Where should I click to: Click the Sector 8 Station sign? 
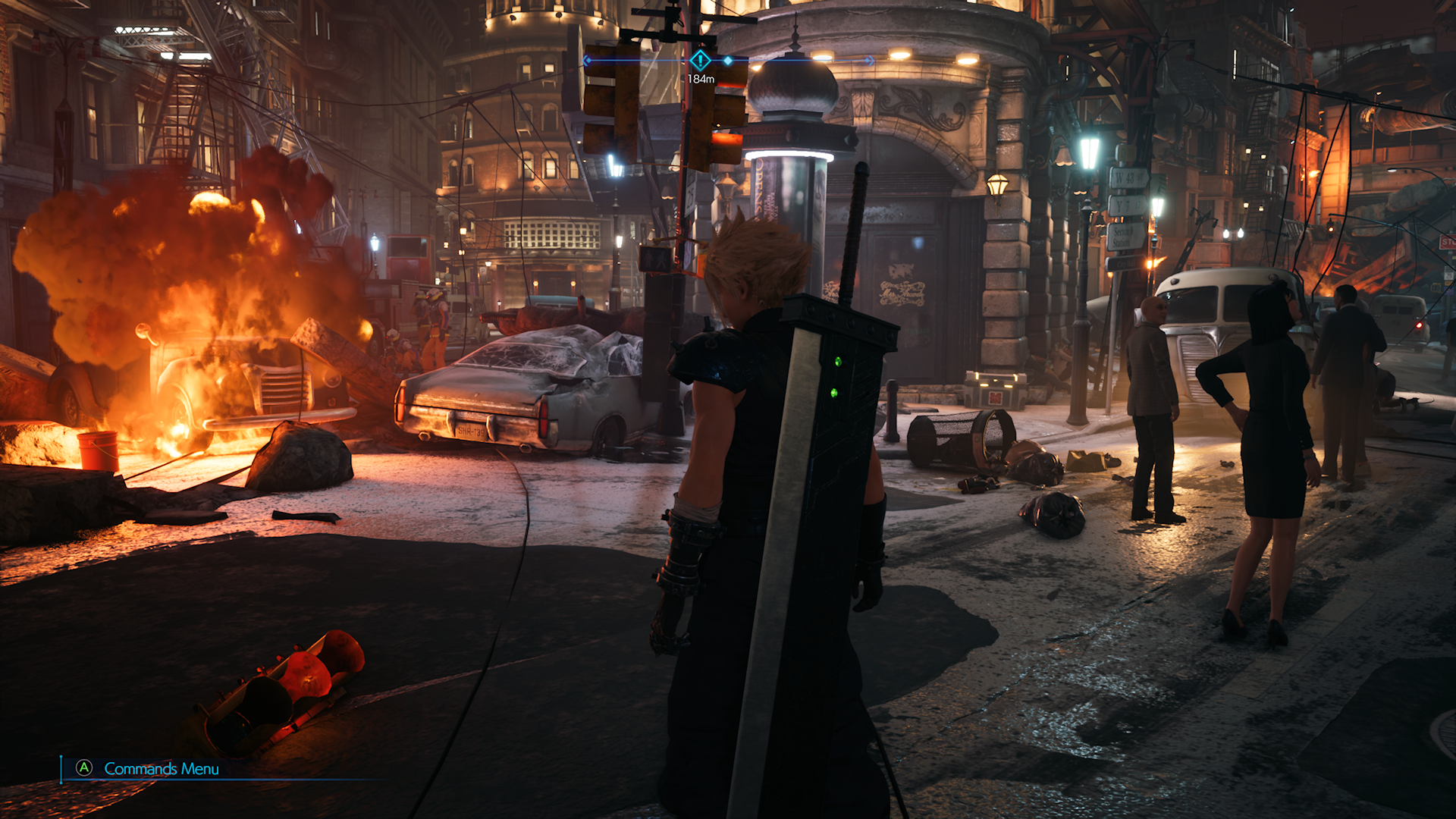coord(1125,236)
